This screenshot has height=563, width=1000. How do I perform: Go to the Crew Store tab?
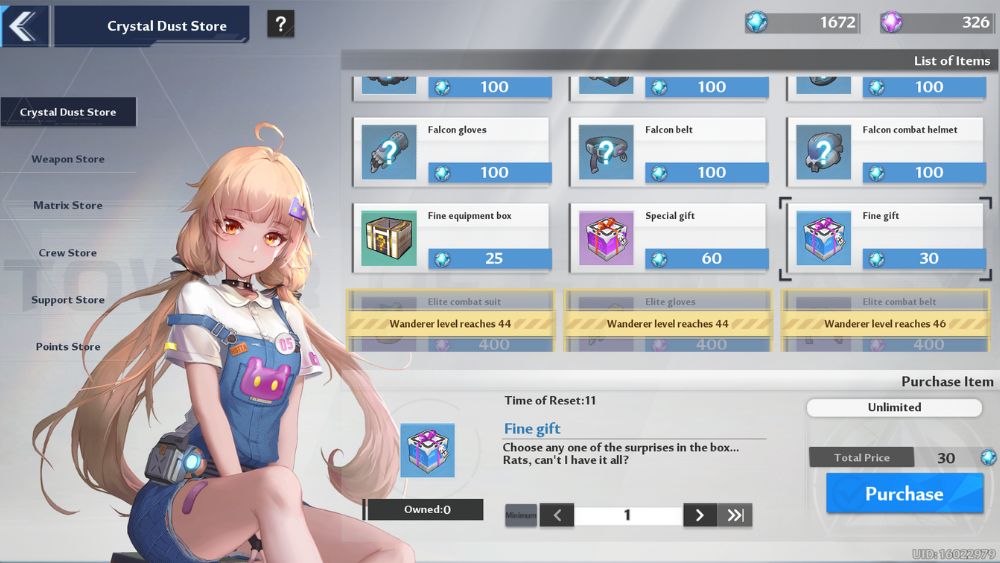(68, 253)
